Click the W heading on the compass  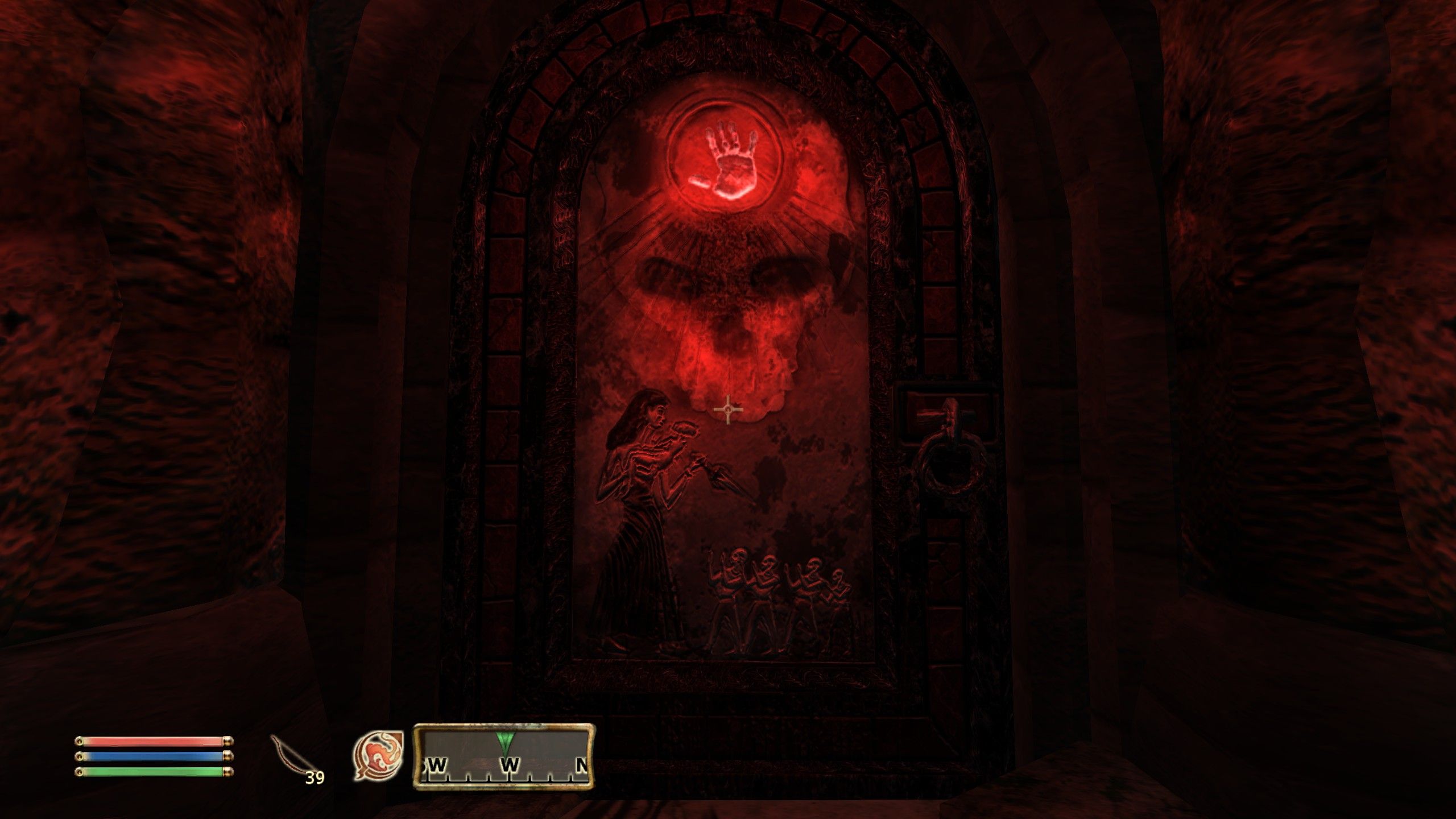(x=509, y=765)
